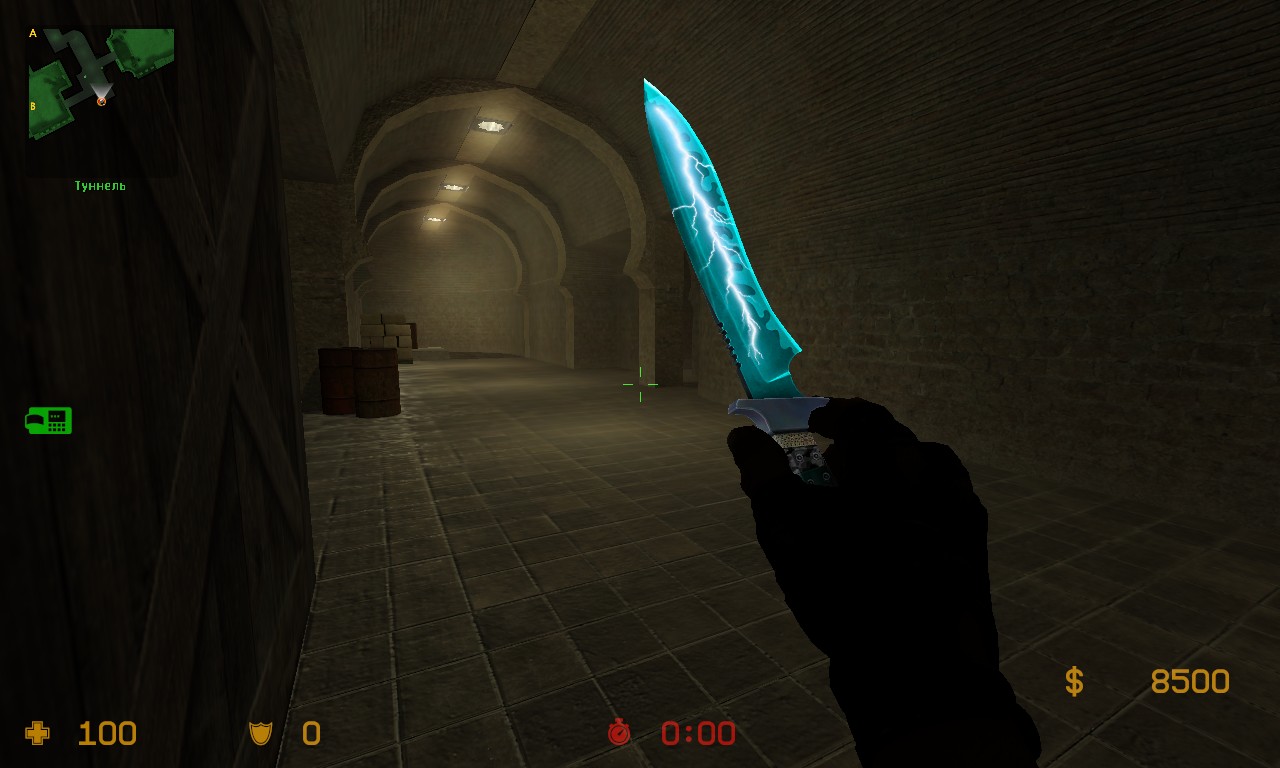Click the green buy zone icon

pyautogui.click(x=48, y=420)
